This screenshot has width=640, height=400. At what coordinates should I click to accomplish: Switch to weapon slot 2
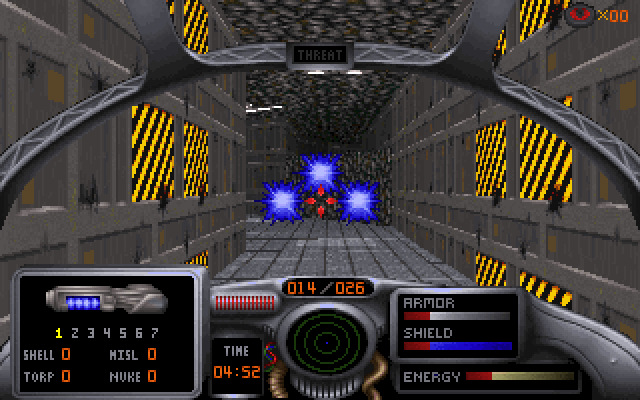(x=75, y=332)
